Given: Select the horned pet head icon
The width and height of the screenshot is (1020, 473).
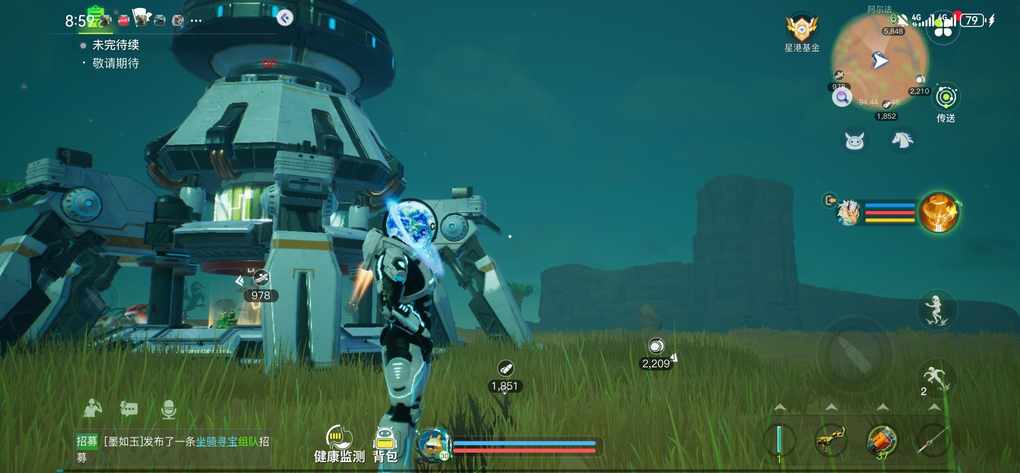Looking at the screenshot, I should [854, 141].
